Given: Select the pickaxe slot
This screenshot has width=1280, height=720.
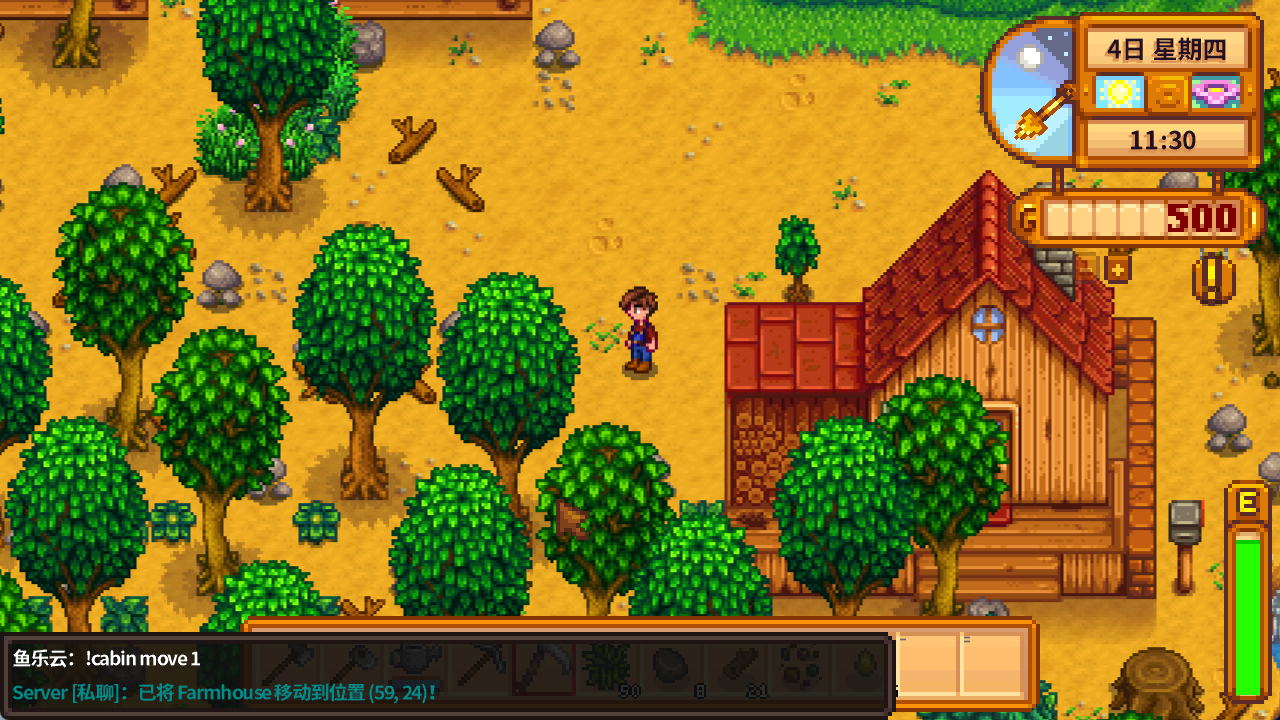Looking at the screenshot, I should pyautogui.click(x=480, y=665).
